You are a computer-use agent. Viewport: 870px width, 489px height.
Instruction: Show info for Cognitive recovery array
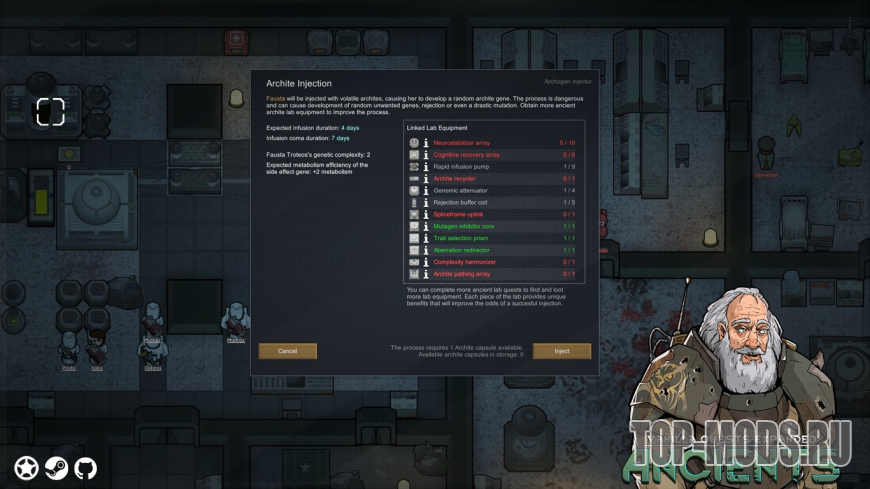pyautogui.click(x=426, y=155)
